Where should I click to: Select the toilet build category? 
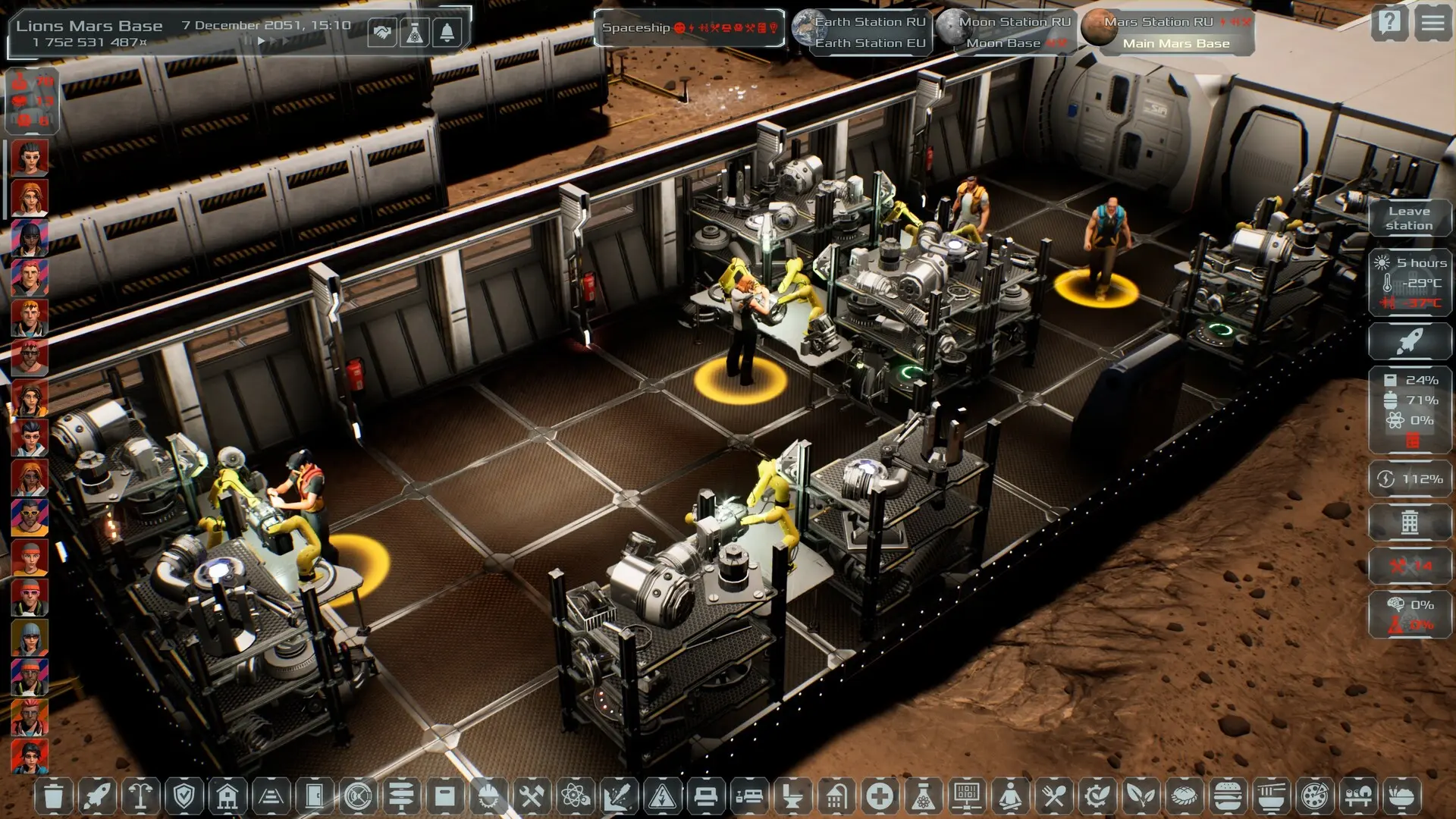792,796
